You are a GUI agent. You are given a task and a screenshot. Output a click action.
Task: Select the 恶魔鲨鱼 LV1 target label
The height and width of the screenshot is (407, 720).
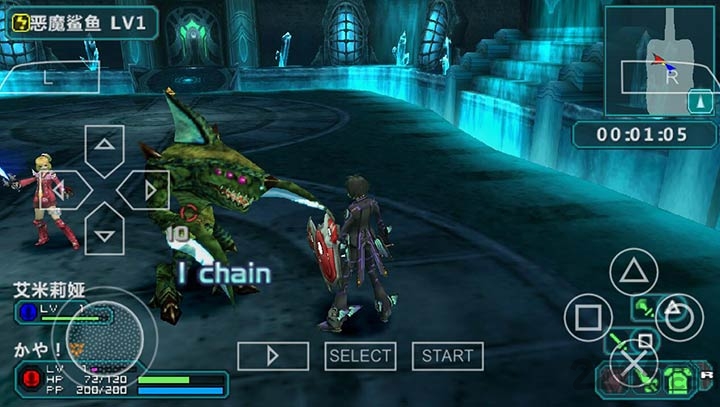pos(82,22)
